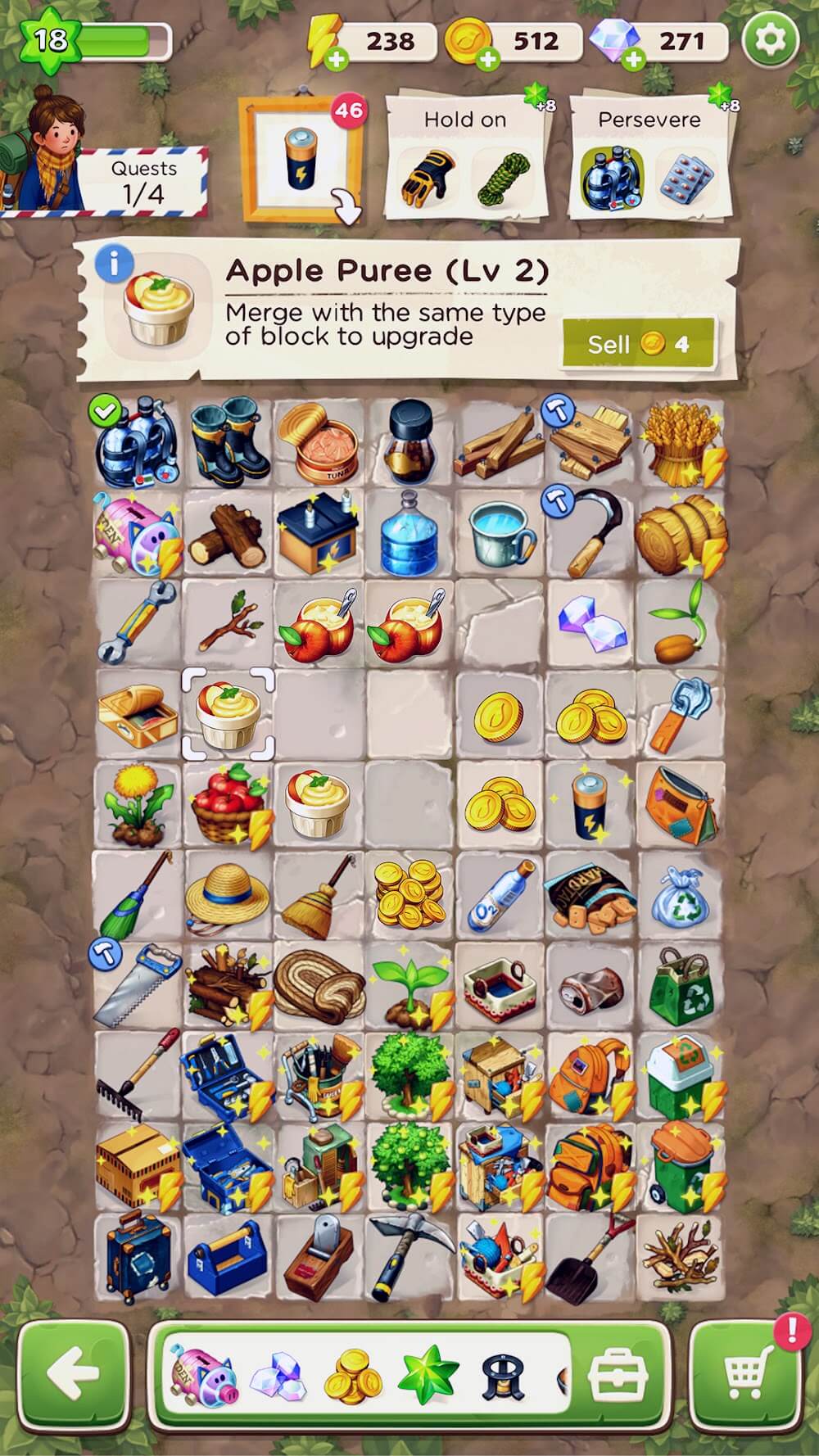Select the large pile of coins tile
819x1456 pixels.
[408, 894]
